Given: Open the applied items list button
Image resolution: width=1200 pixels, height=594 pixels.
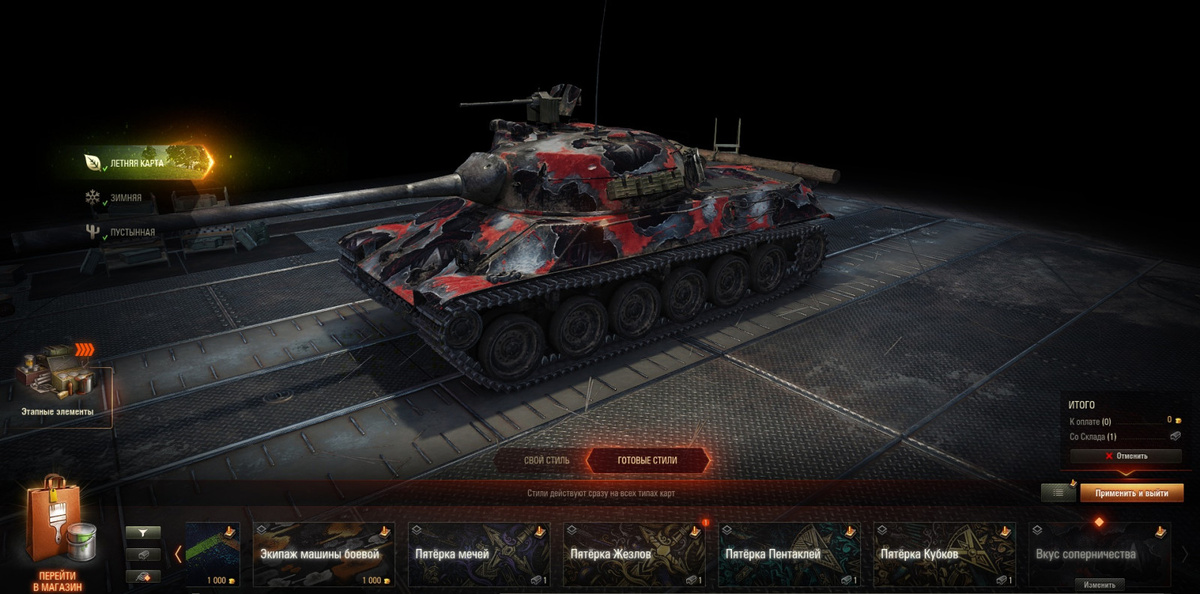Looking at the screenshot, I should click(1058, 493).
